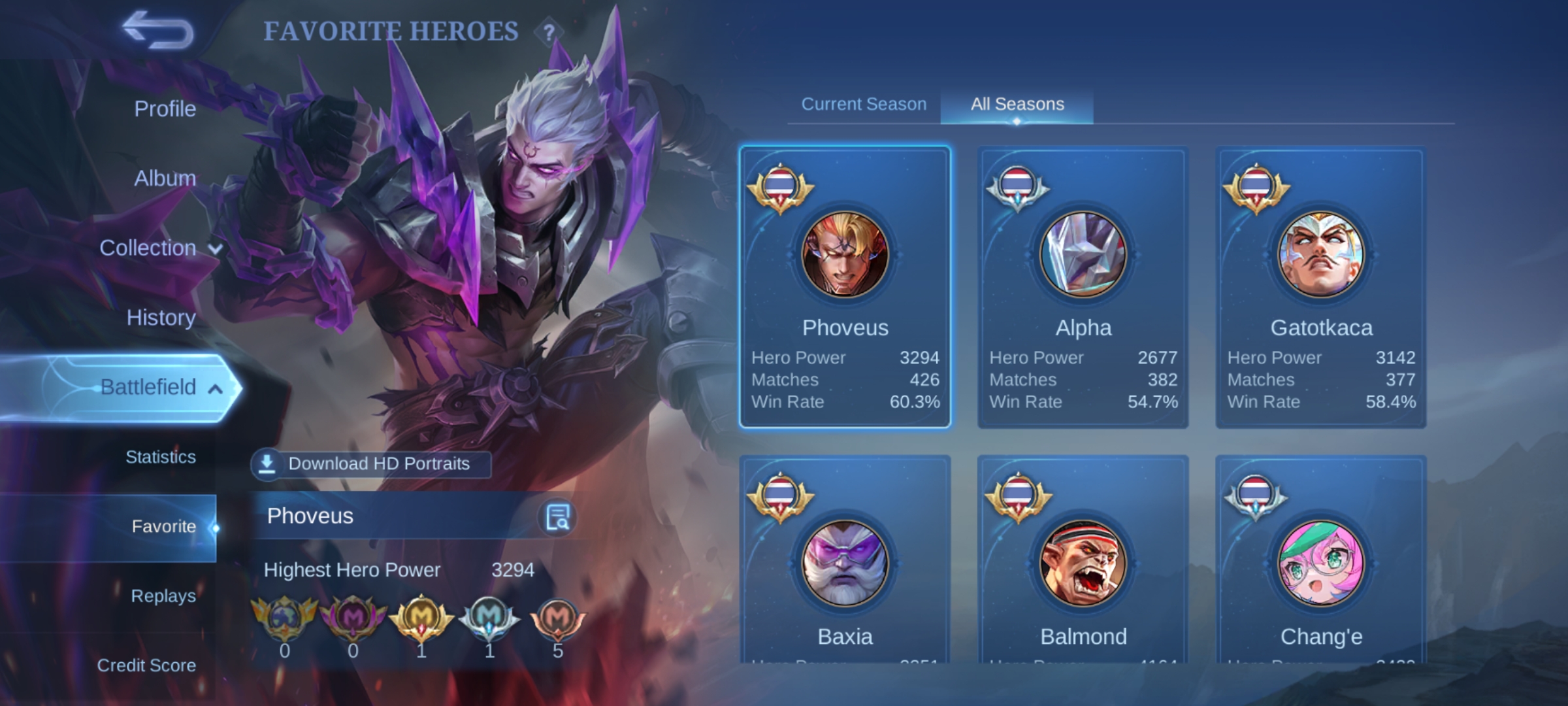This screenshot has height=706, width=1568.
Task: Pick the Baxia hero card
Action: pos(845,562)
